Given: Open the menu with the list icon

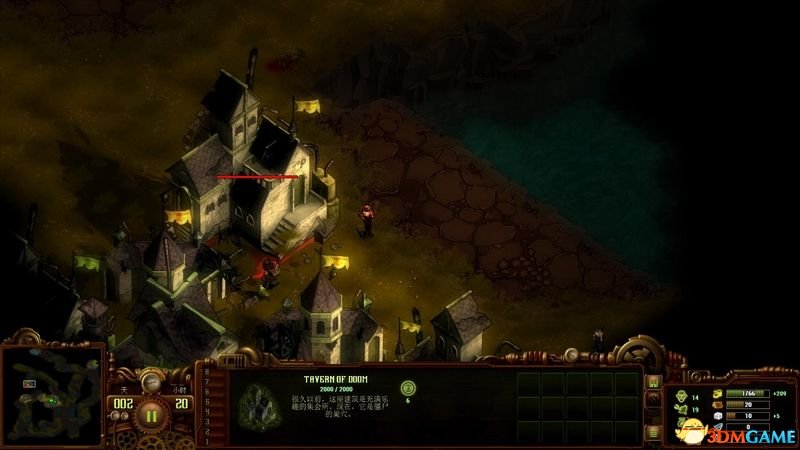Looking at the screenshot, I should click(x=653, y=432).
